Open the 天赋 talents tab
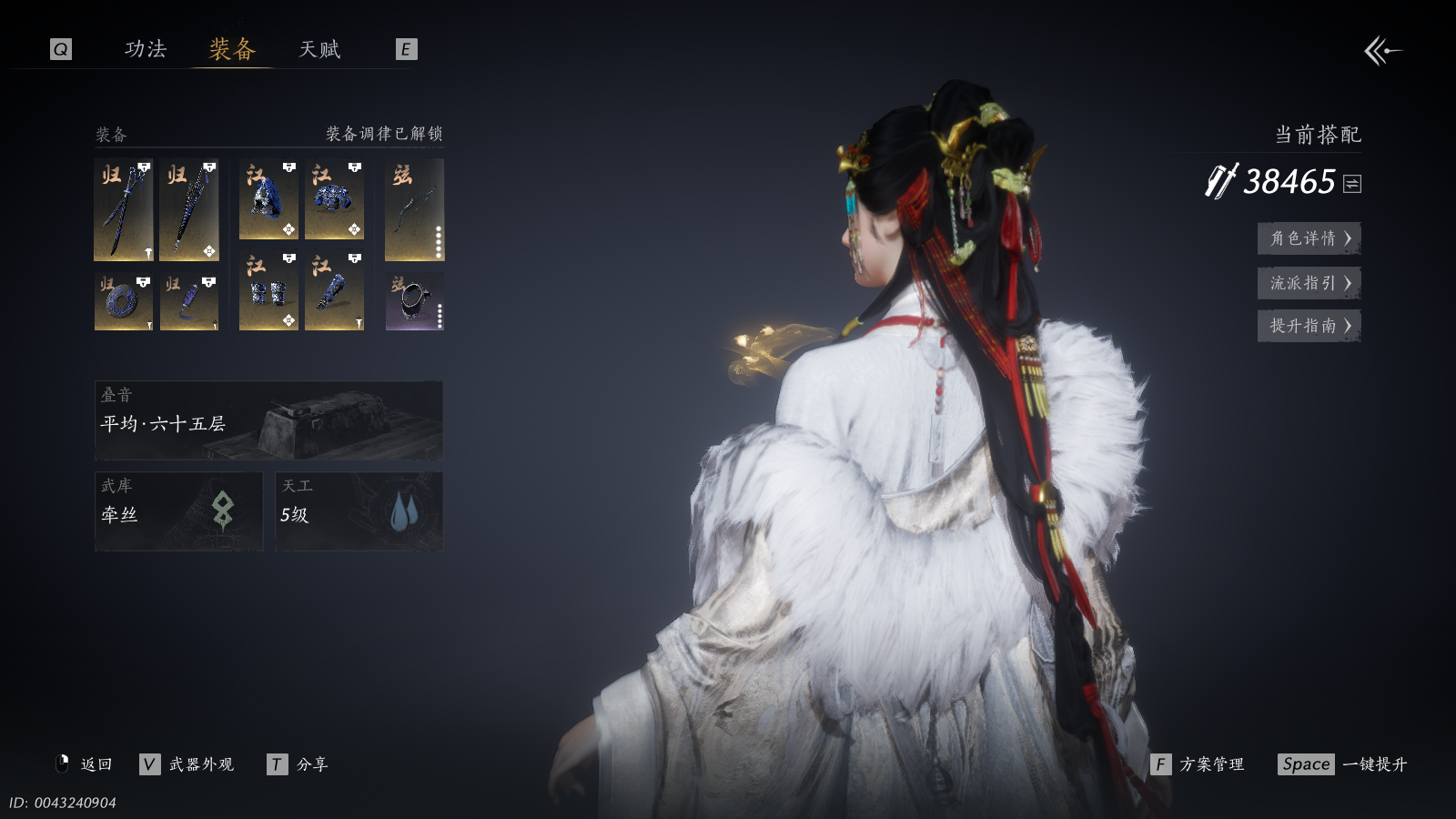The image size is (1456, 819). (319, 49)
